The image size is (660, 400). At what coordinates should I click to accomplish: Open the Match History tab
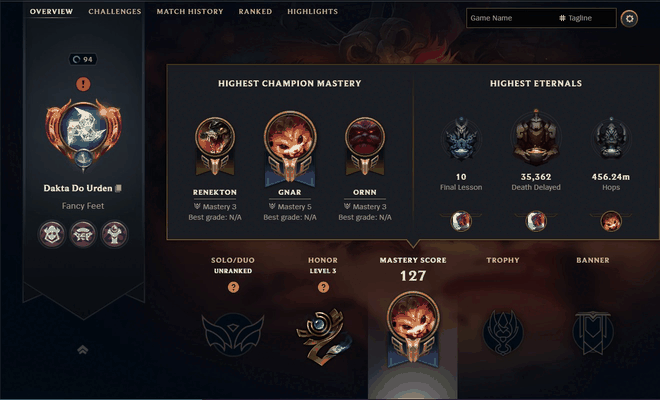(x=190, y=12)
